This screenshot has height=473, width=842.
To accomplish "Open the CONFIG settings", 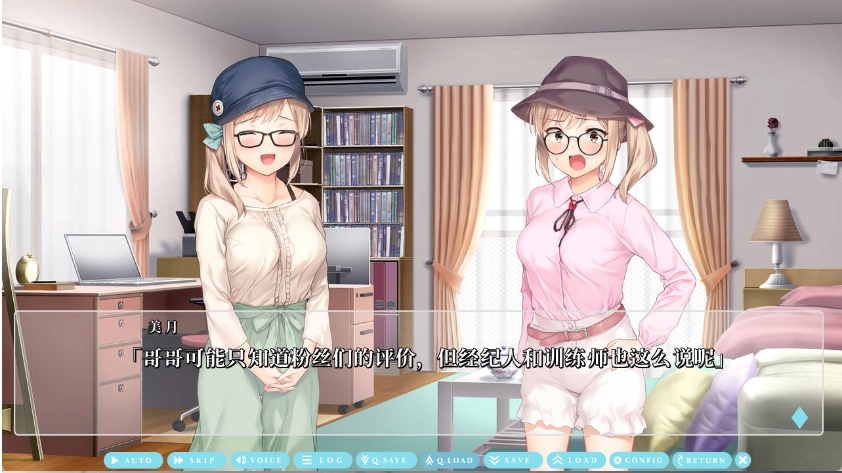I will (x=638, y=460).
